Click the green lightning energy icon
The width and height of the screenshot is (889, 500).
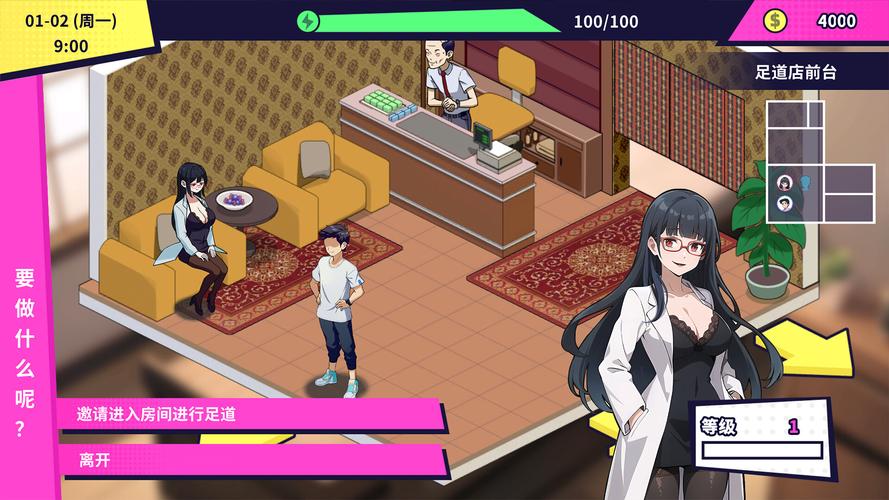[x=308, y=21]
